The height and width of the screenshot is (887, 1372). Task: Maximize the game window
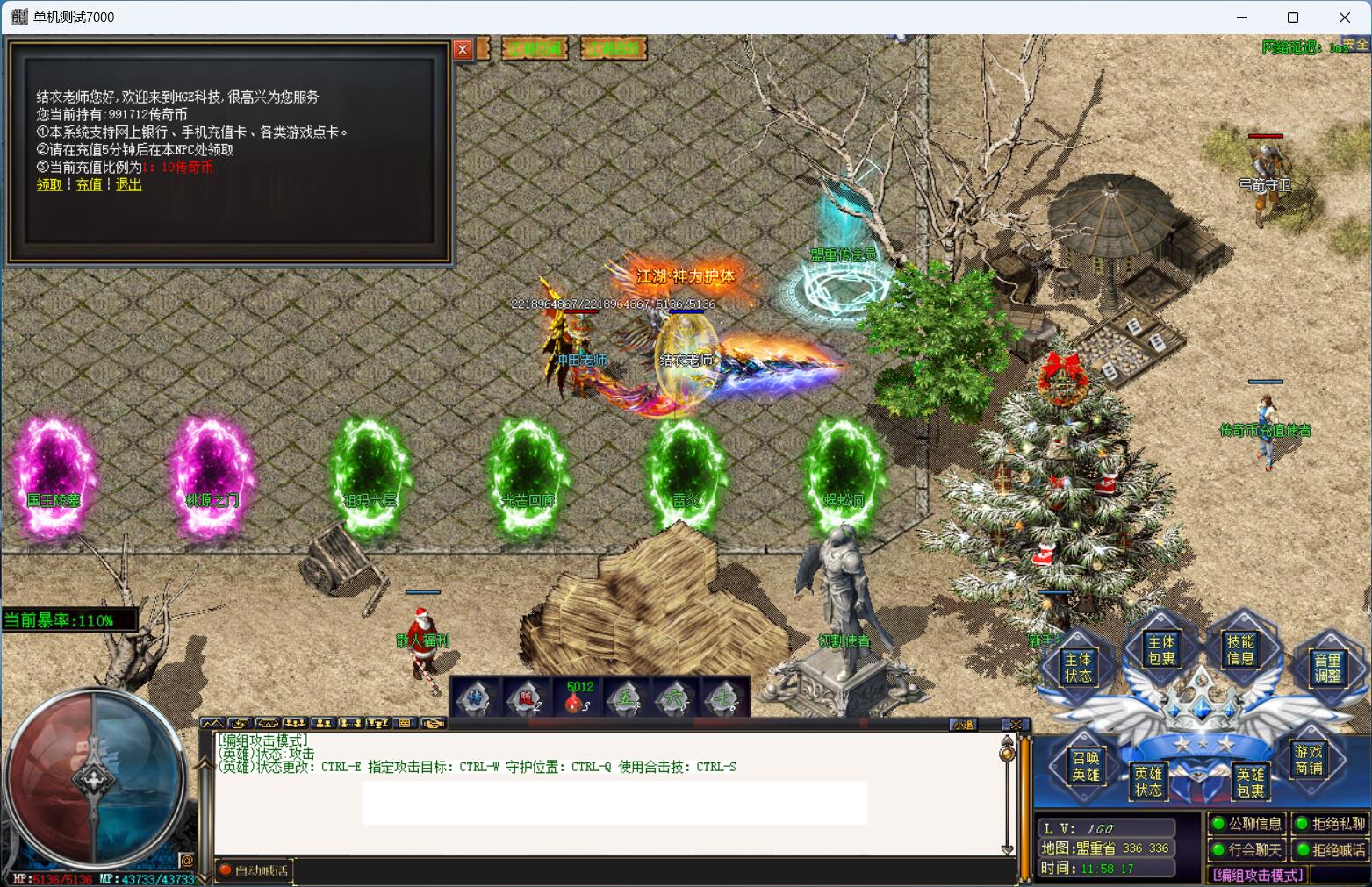click(1292, 18)
